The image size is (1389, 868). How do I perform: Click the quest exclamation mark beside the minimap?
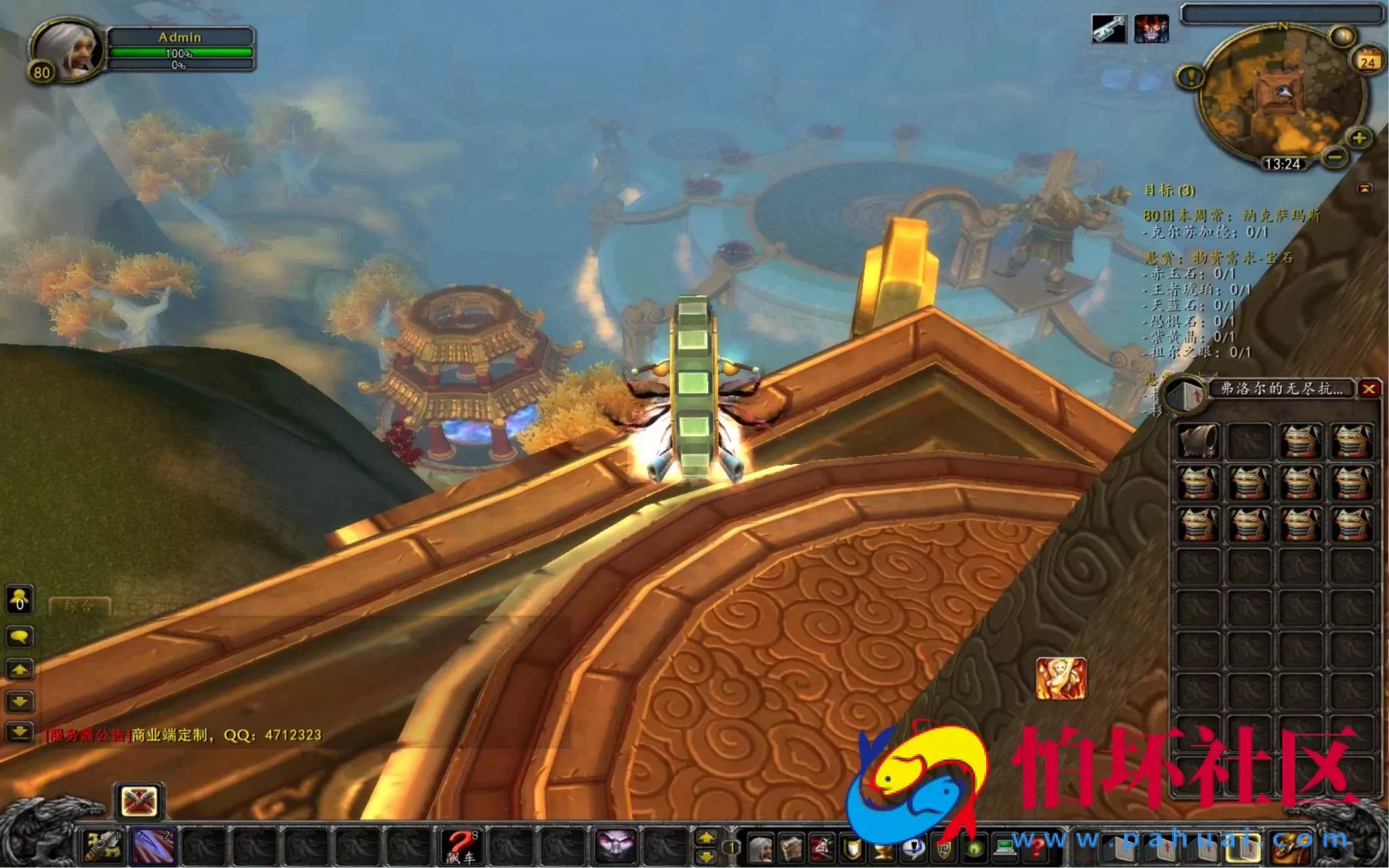(x=1190, y=77)
